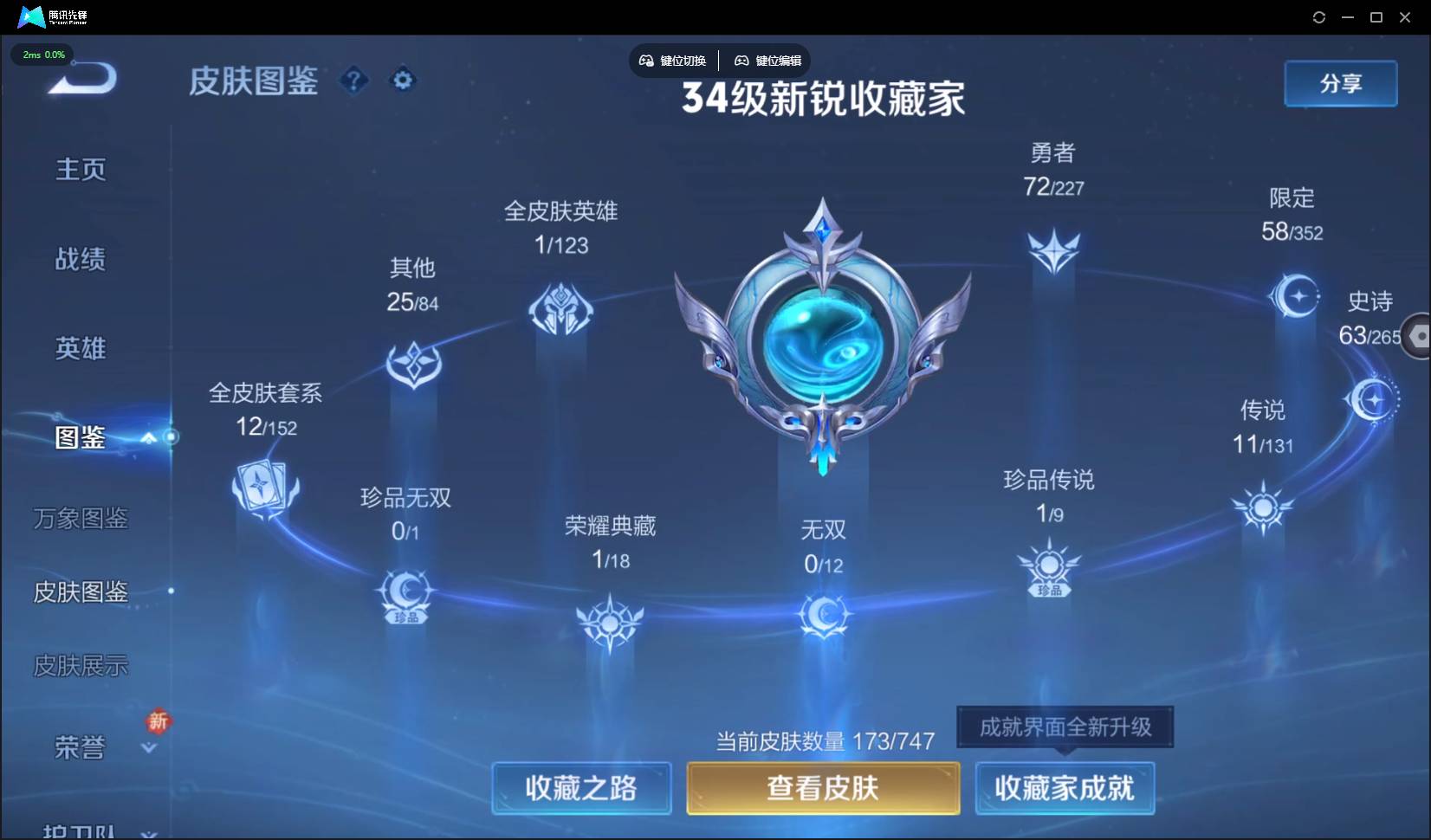1431x840 pixels.
Task: Open the 珍品传说 badge icon
Action: pos(1049,567)
